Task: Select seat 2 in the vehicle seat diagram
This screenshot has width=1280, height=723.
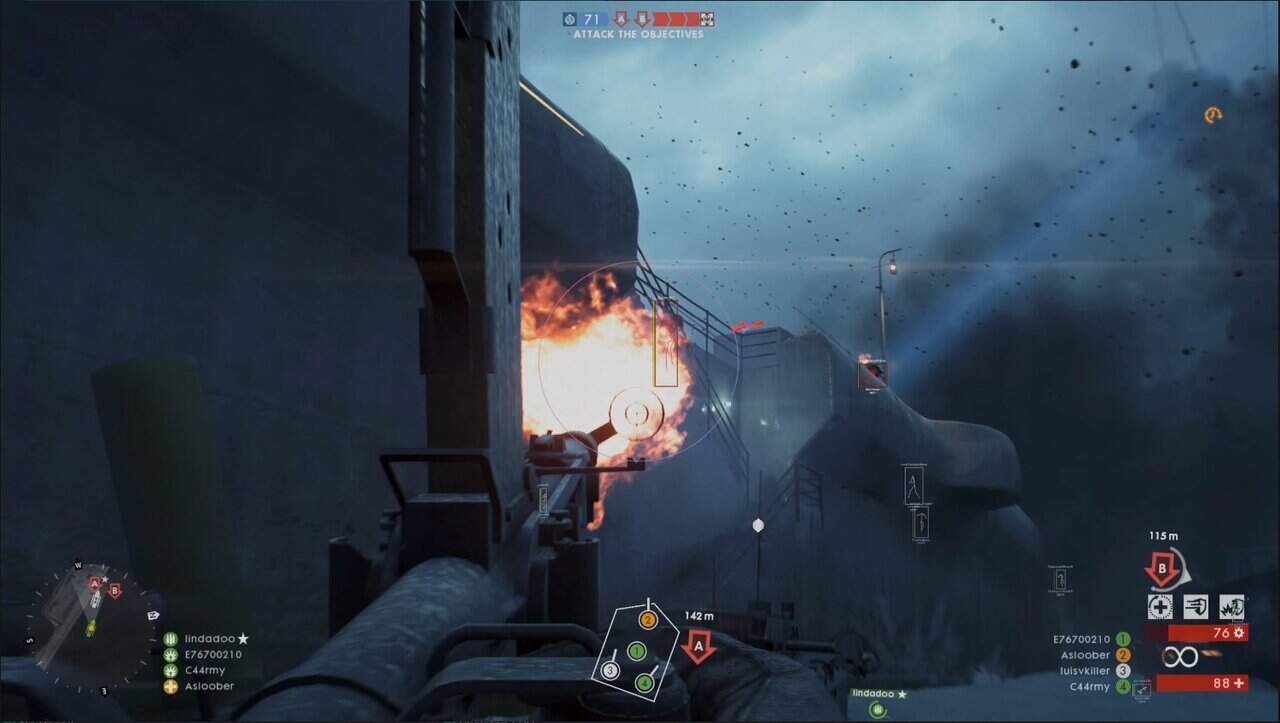Action: click(647, 620)
